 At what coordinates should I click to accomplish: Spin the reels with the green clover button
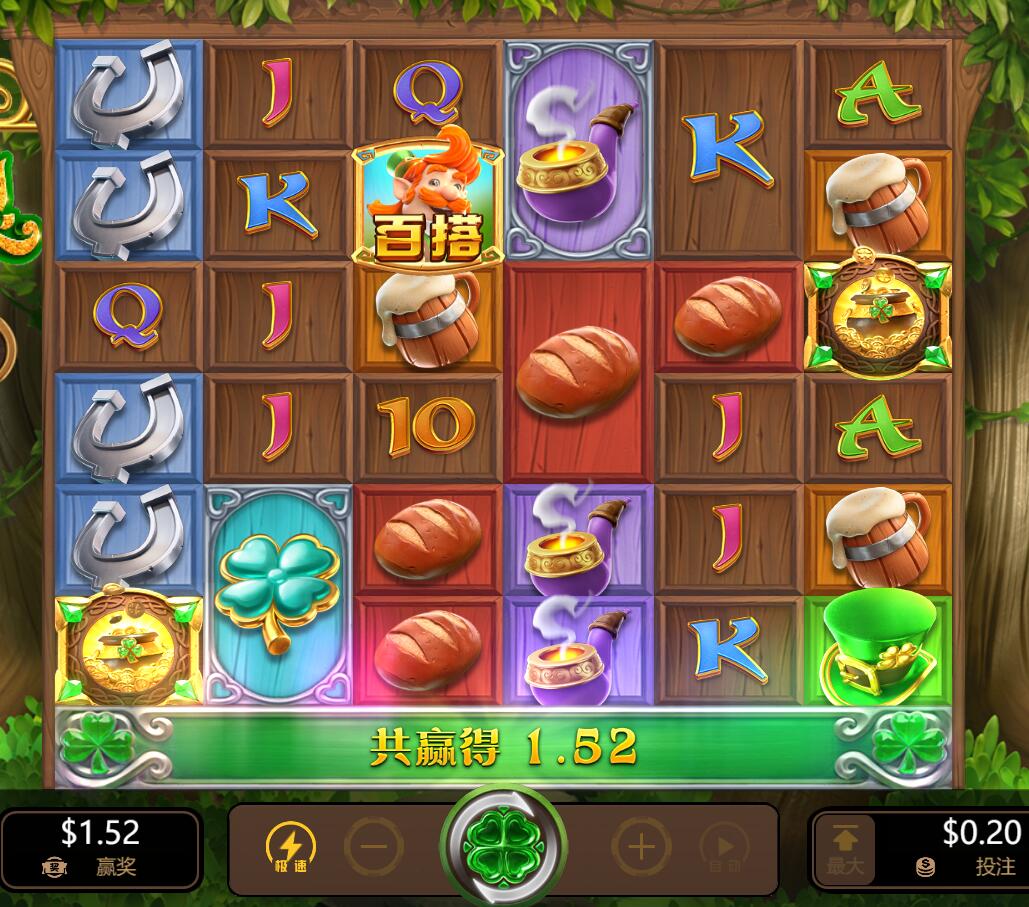(502, 848)
